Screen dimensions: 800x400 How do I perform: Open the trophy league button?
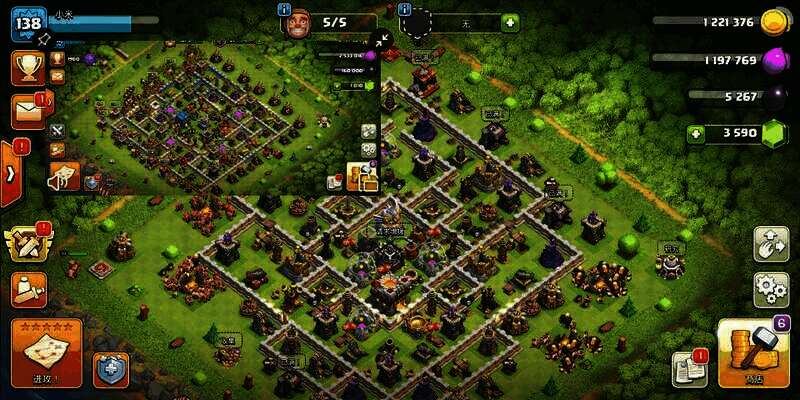tap(27, 67)
